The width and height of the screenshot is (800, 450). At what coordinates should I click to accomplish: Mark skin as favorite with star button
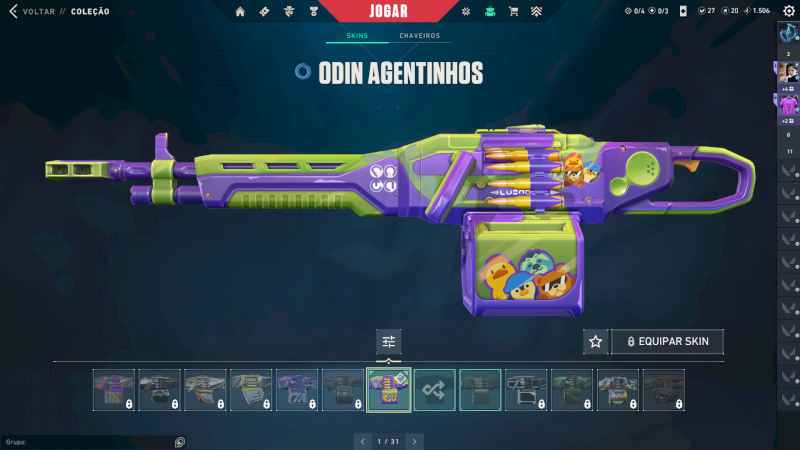pos(596,342)
